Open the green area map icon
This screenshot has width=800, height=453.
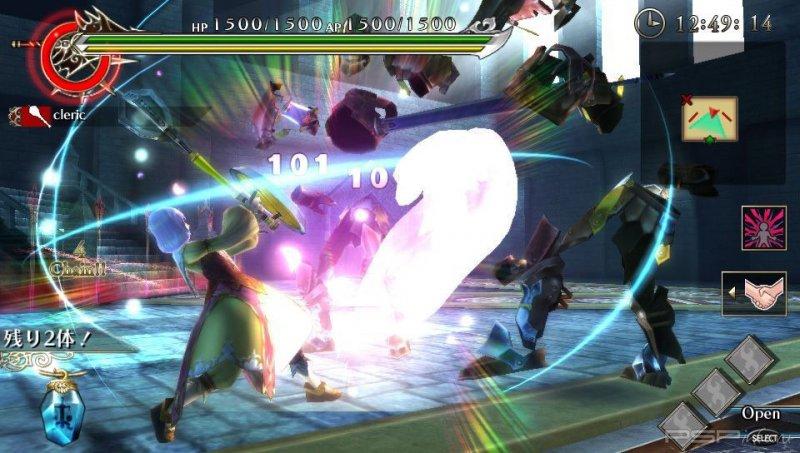[x=709, y=120]
